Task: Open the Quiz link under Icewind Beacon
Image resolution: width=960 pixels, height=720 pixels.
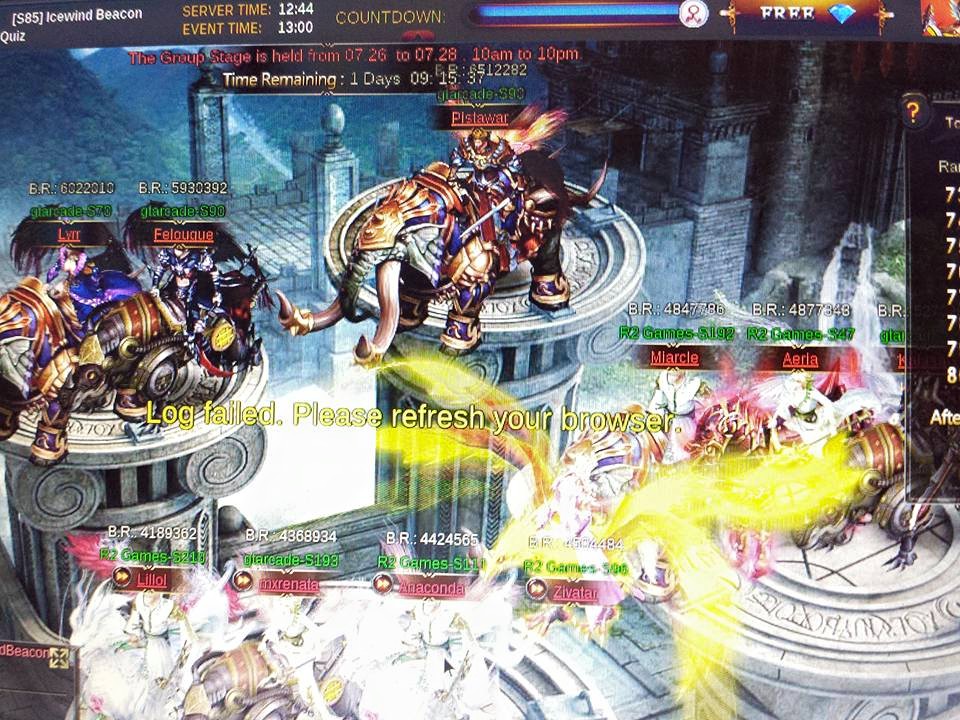Action: (x=12, y=35)
